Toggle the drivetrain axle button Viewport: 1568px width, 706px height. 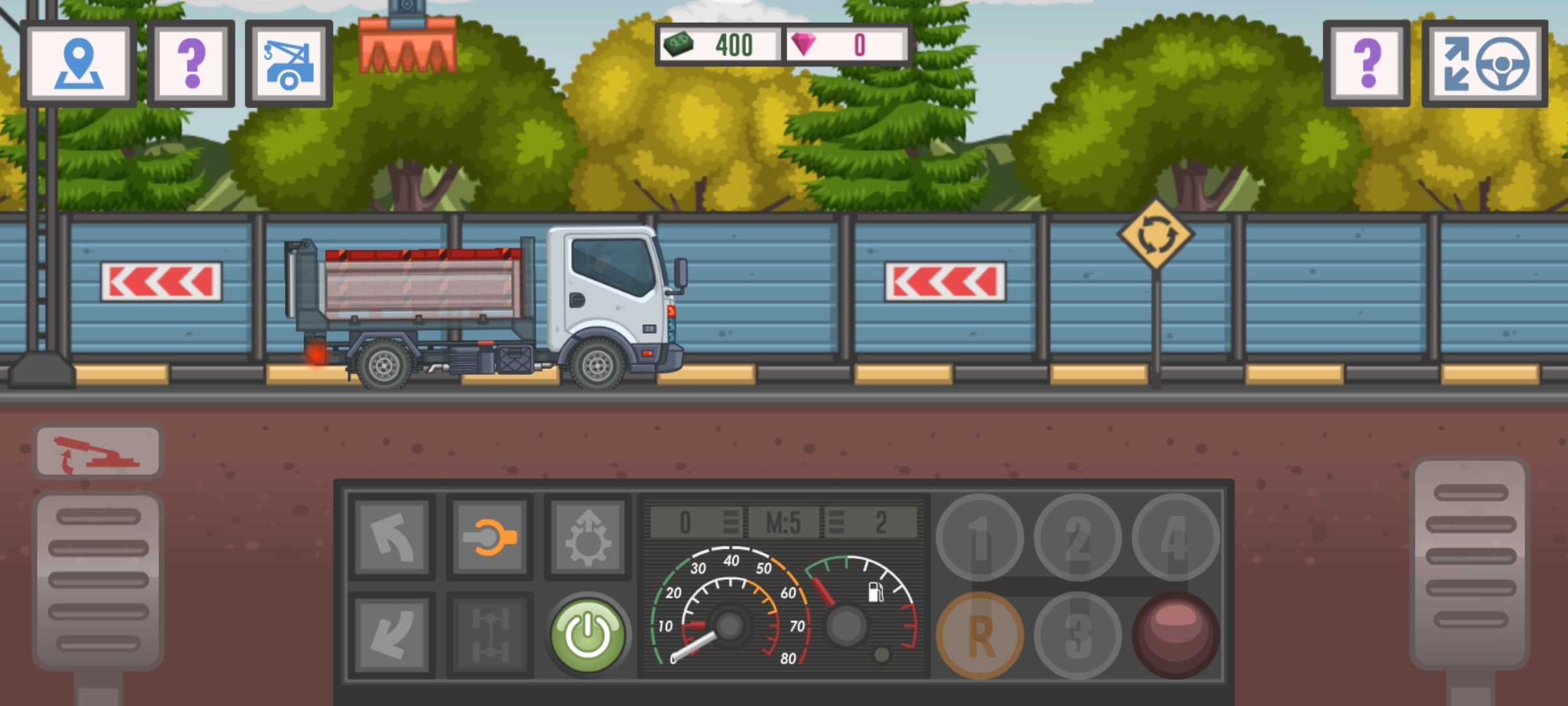pos(490,635)
